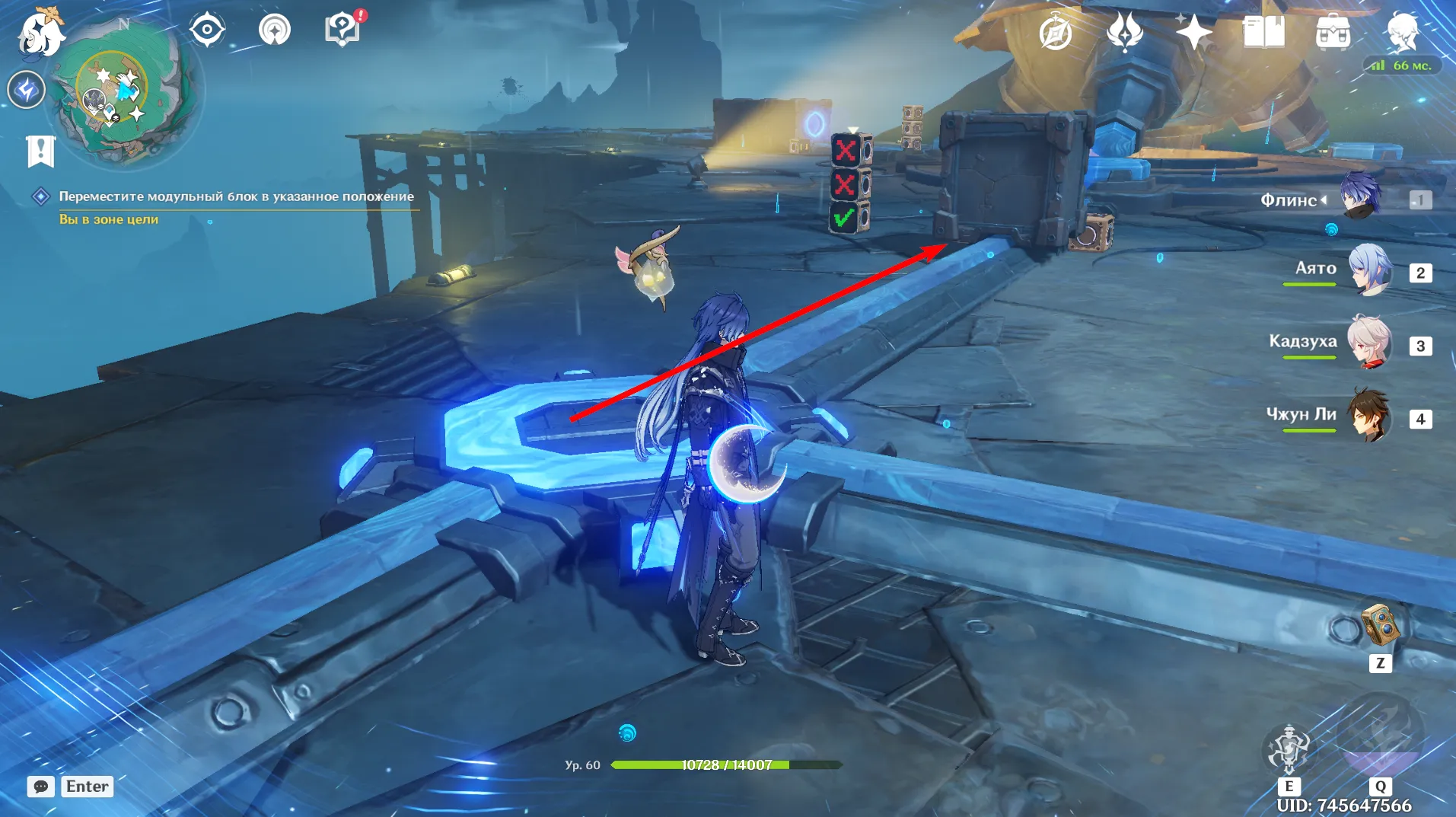The image size is (1456, 817).
Task: Switch to party member Кадзуха
Action: click(1369, 343)
